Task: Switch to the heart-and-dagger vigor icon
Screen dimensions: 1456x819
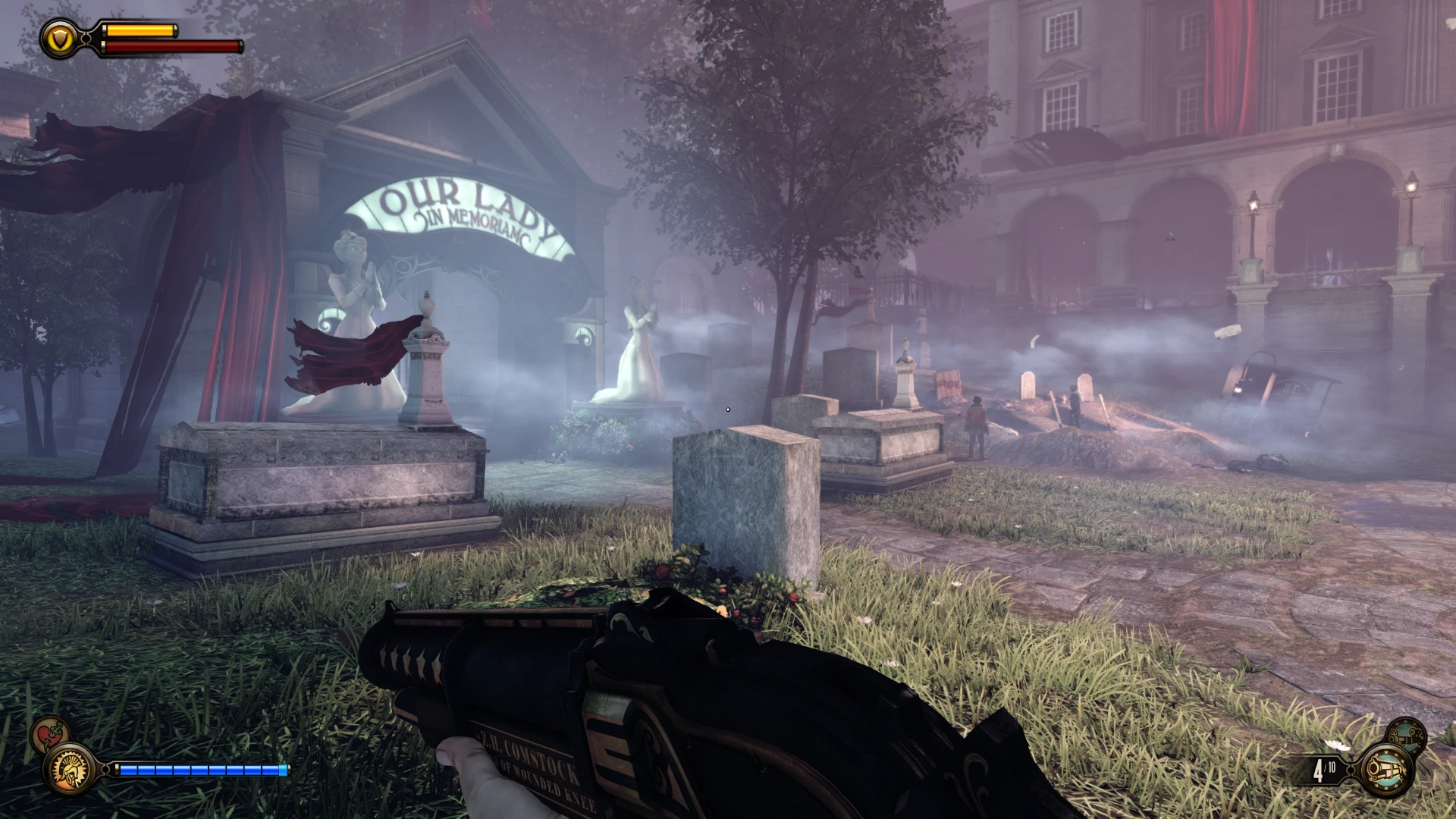Action: (50, 735)
